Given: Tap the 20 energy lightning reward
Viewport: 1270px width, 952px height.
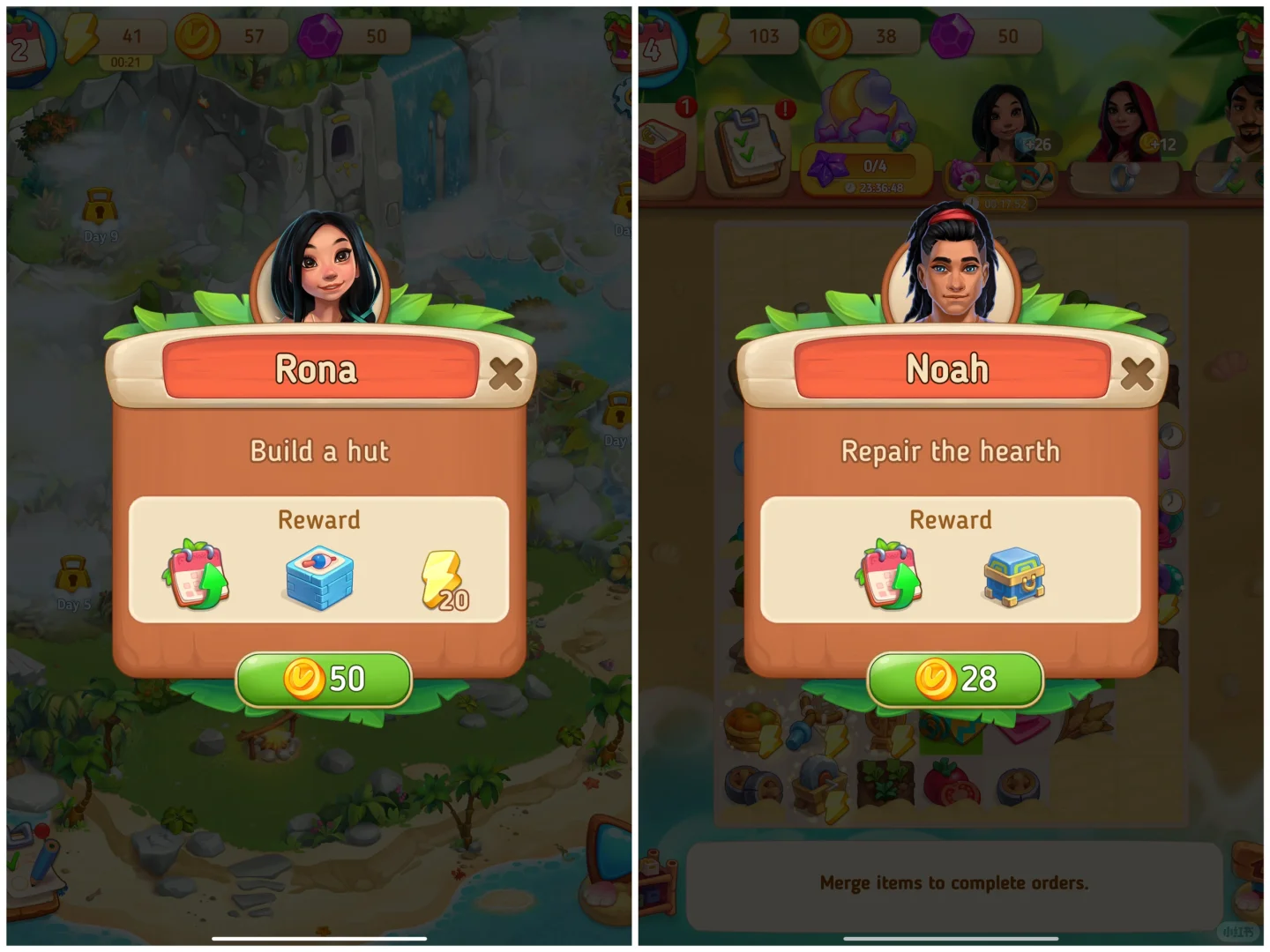Looking at the screenshot, I should 444,581.
